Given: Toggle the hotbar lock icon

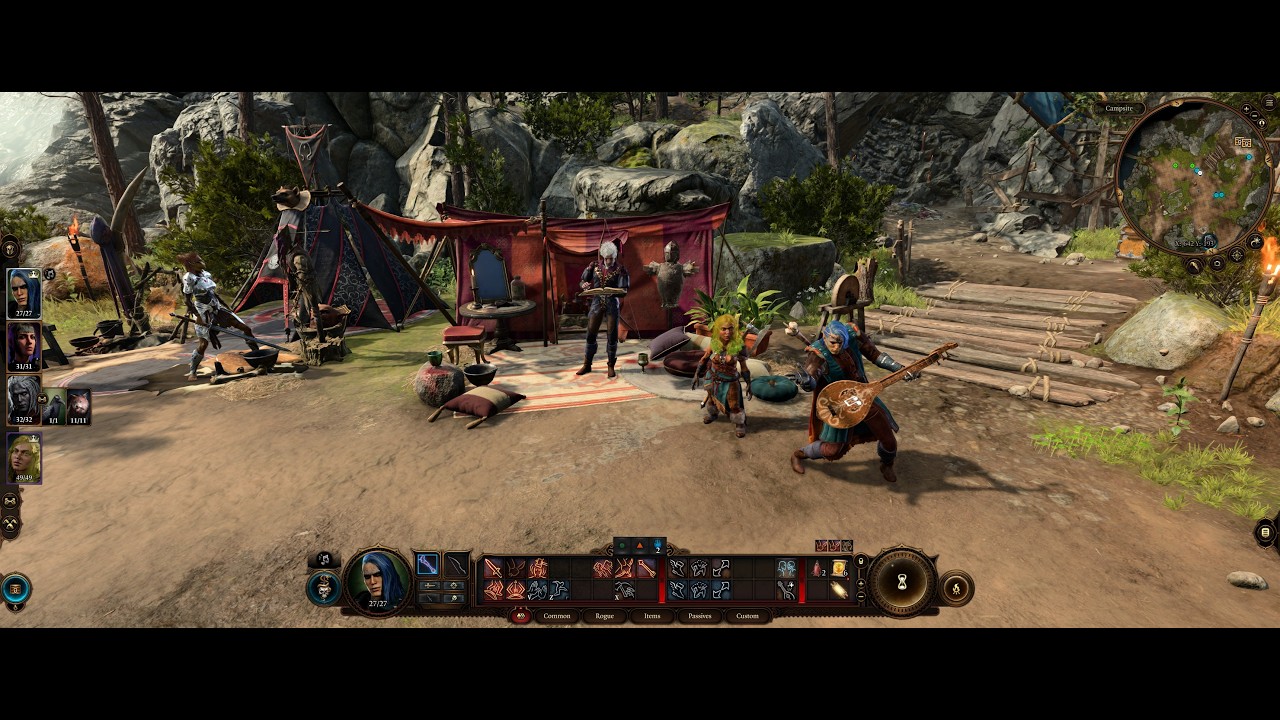Looking at the screenshot, I should (861, 561).
